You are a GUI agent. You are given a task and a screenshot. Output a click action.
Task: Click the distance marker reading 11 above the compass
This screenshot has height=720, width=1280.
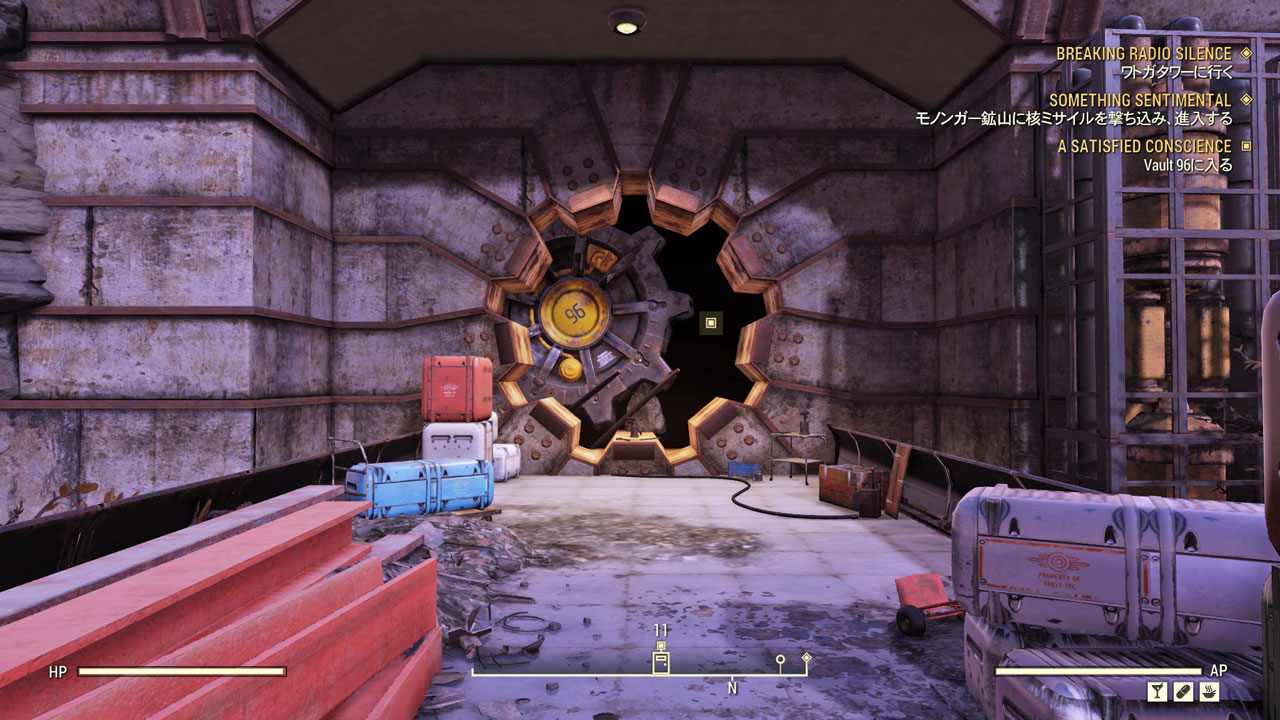coord(659,631)
